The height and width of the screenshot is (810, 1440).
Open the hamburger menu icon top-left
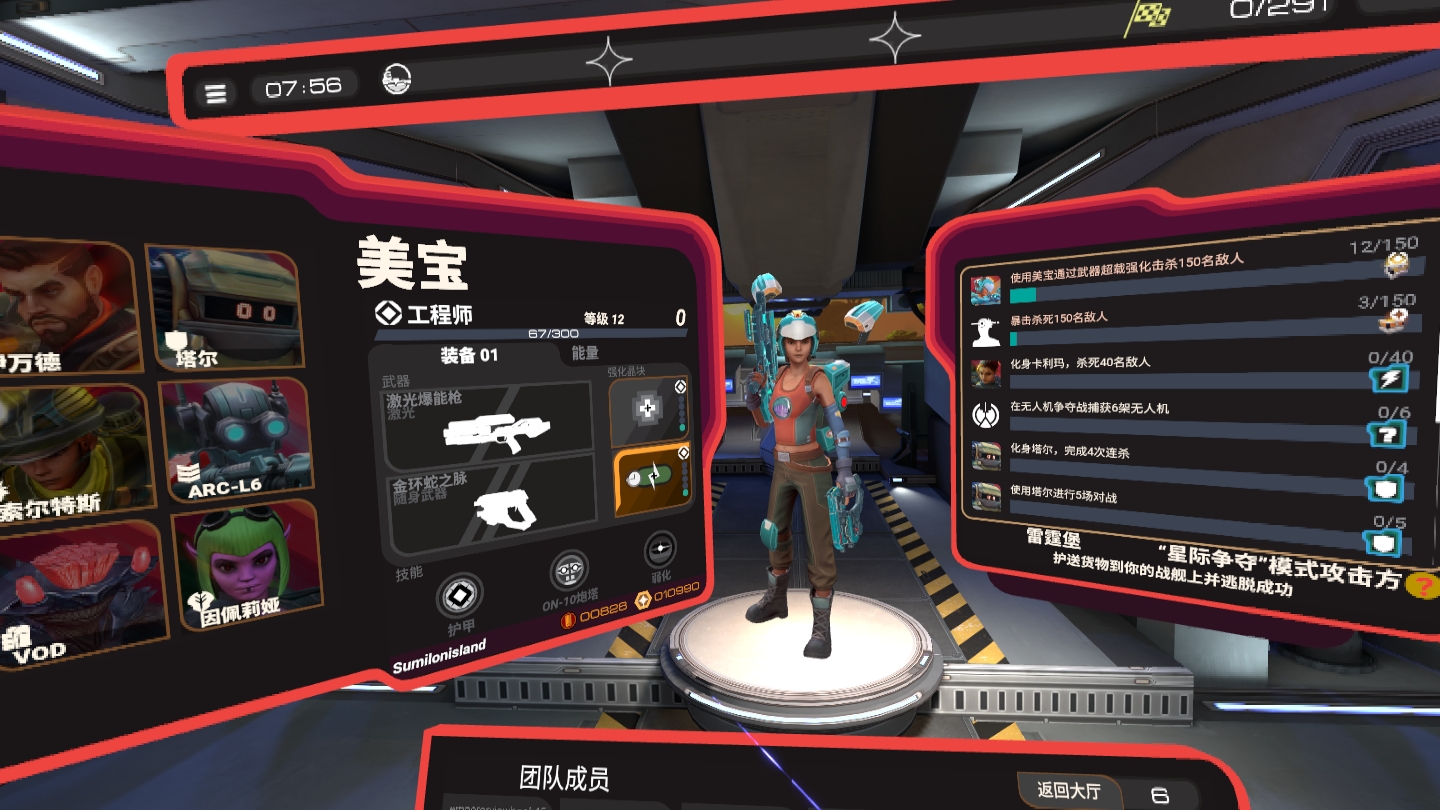[216, 92]
